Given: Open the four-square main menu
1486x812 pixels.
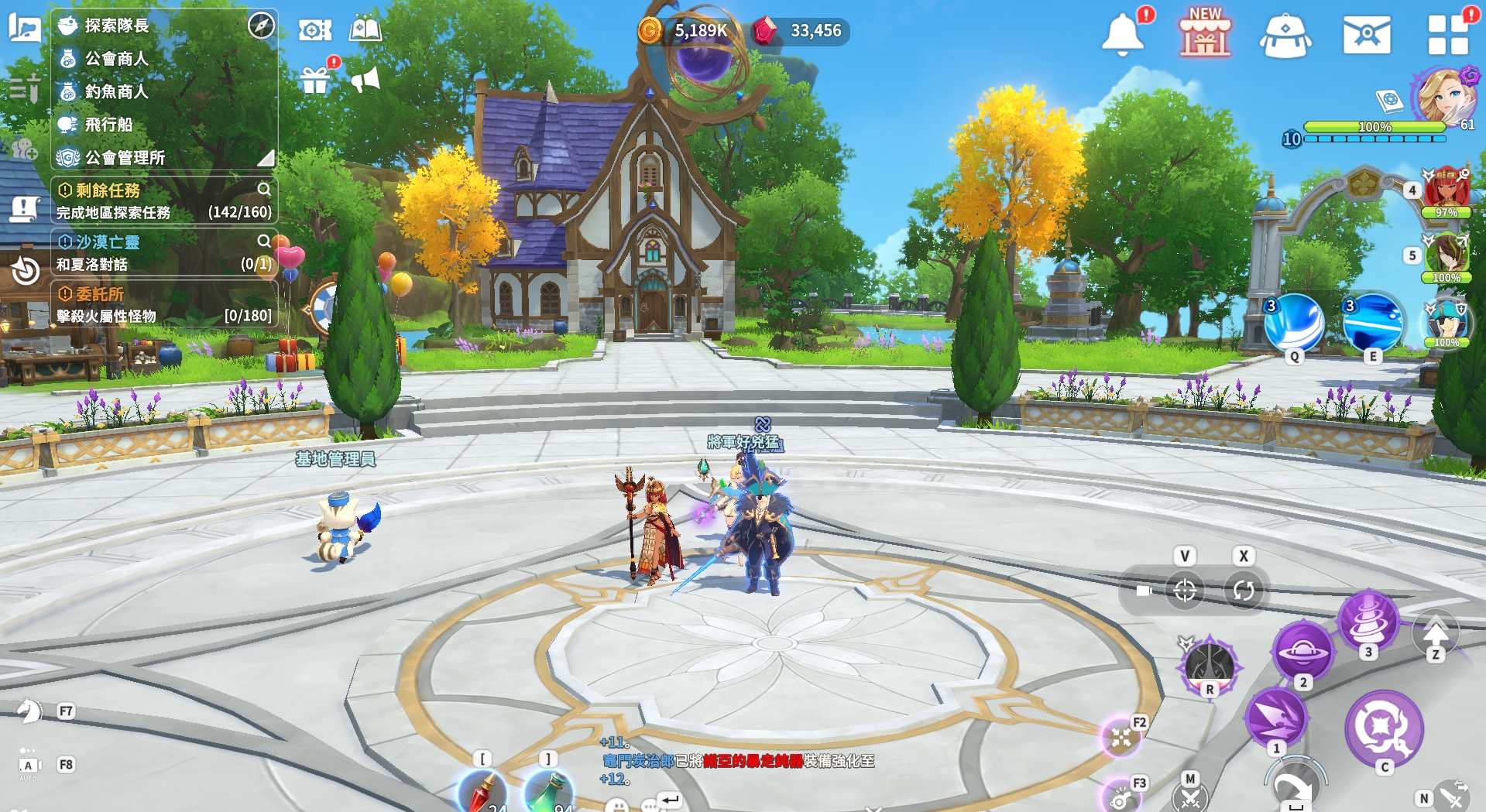Looking at the screenshot, I should point(1447,35).
